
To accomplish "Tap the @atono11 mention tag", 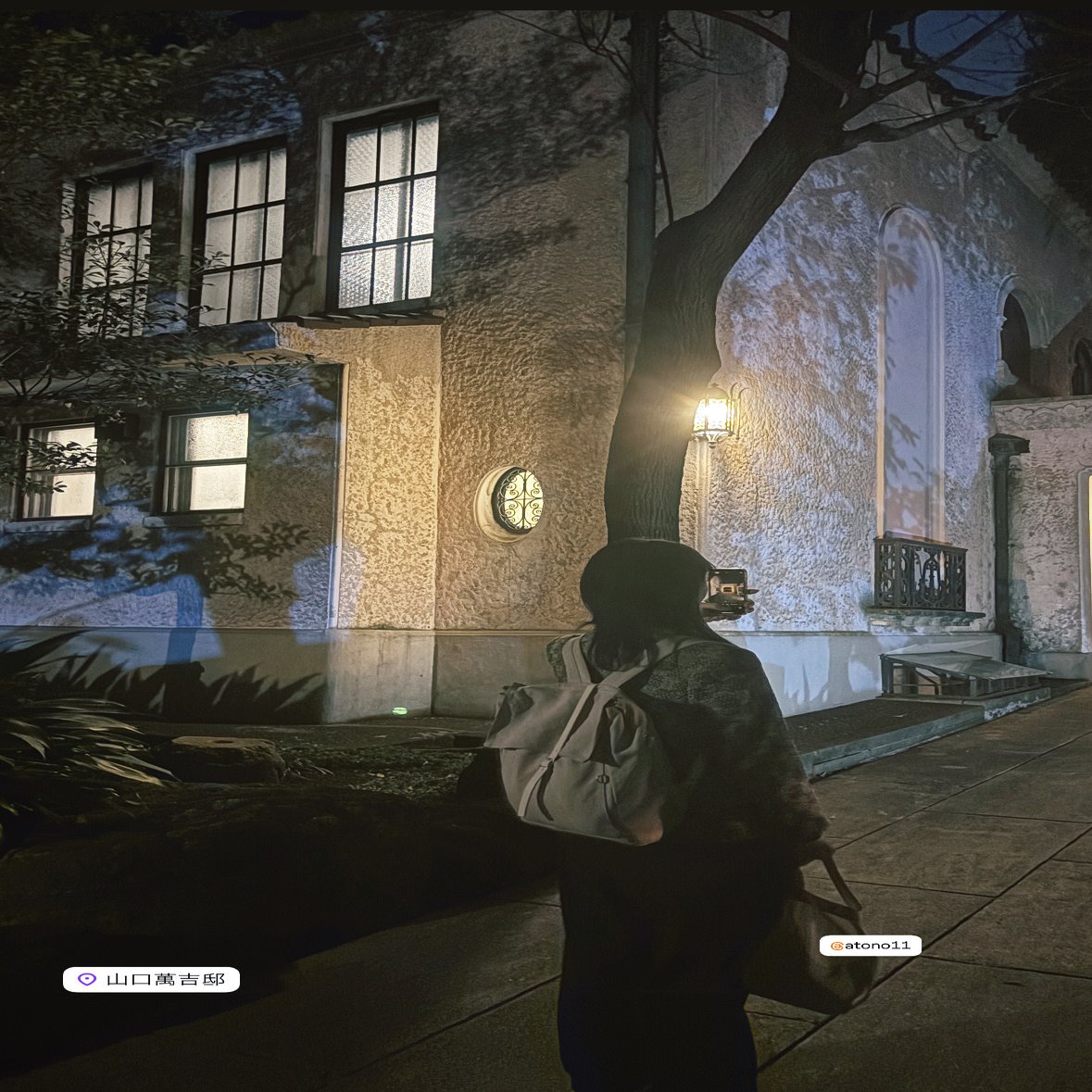I will click(x=870, y=946).
